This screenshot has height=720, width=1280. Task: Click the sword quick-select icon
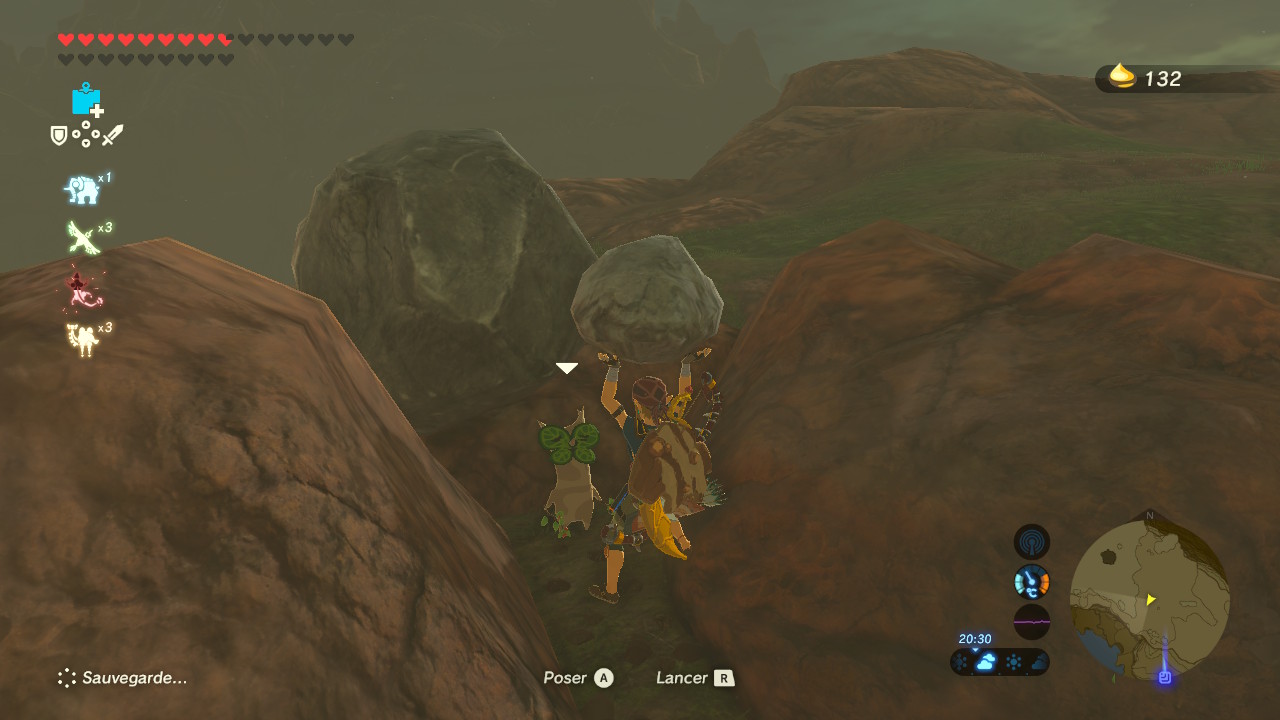tap(112, 135)
